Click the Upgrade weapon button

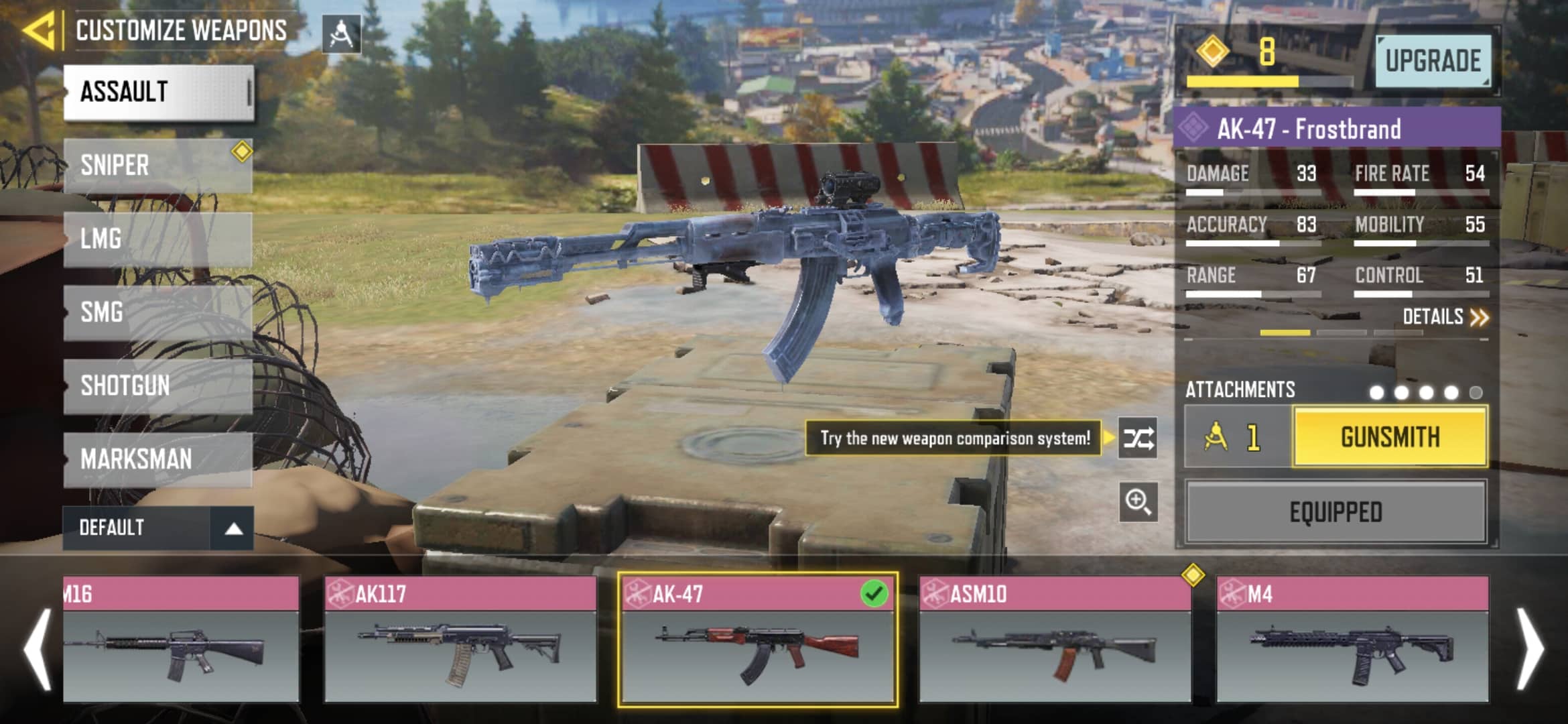1433,61
